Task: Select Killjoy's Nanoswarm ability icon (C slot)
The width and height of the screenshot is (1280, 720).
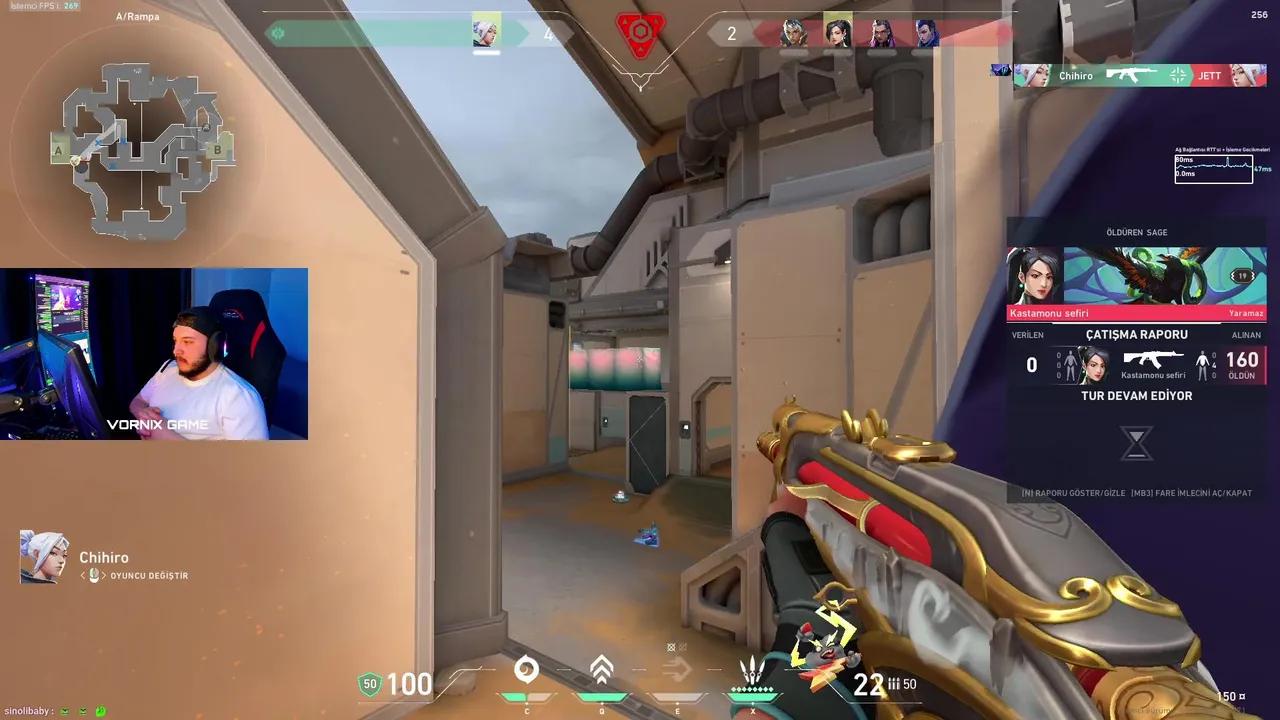Action: 527,672
